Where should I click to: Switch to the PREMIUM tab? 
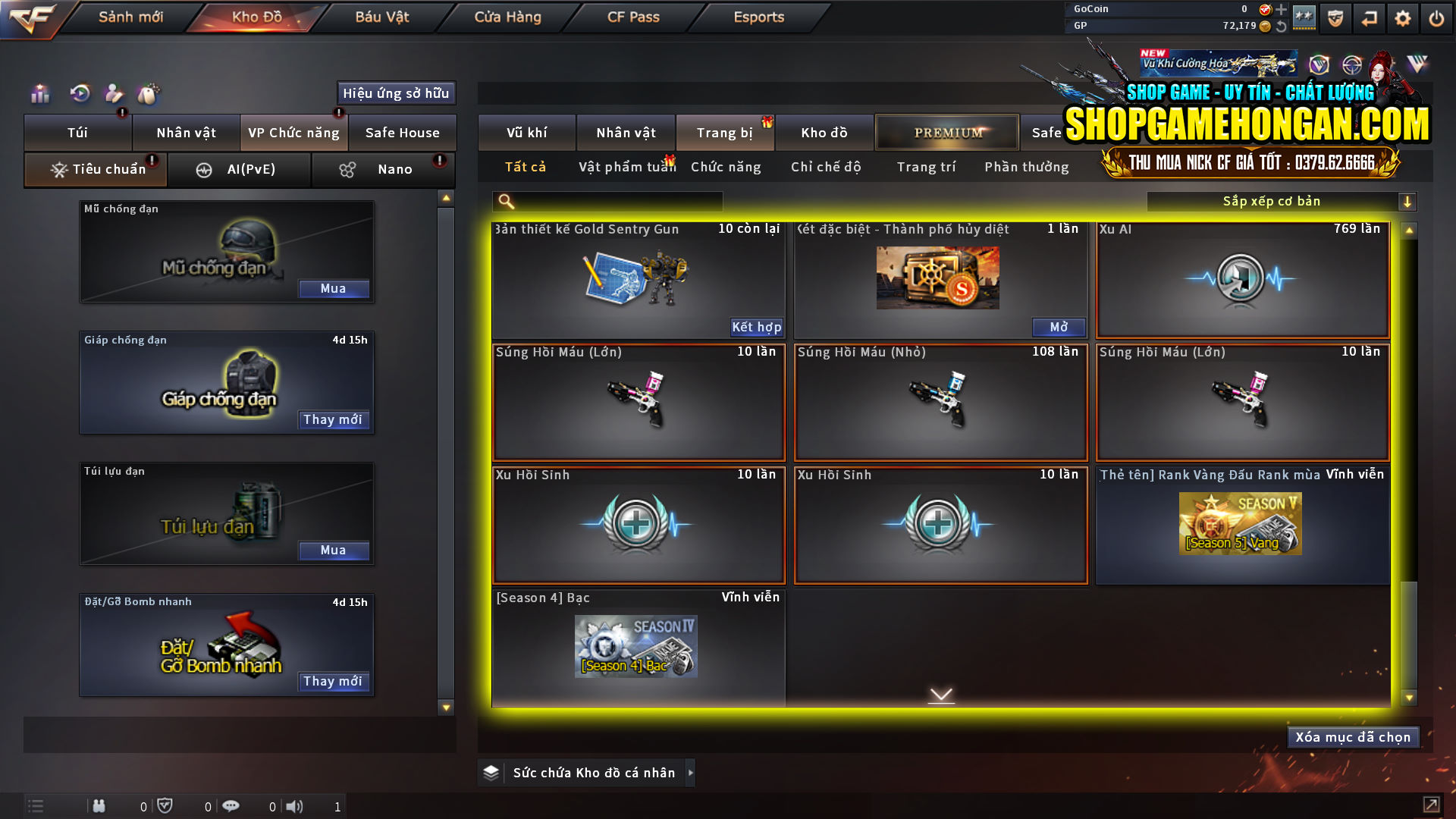pyautogui.click(x=946, y=132)
